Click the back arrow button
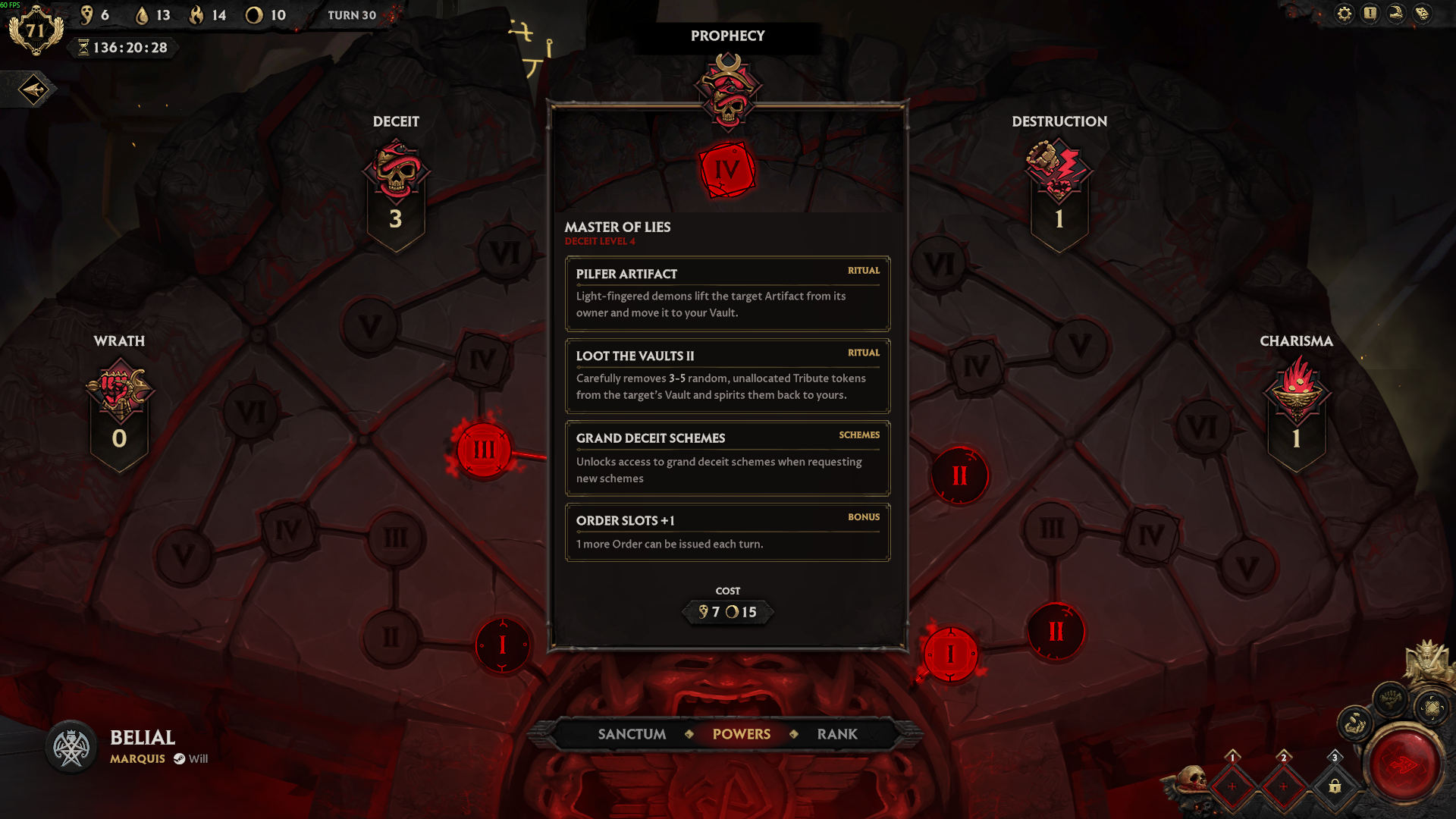Image resolution: width=1456 pixels, height=819 pixels. [33, 90]
